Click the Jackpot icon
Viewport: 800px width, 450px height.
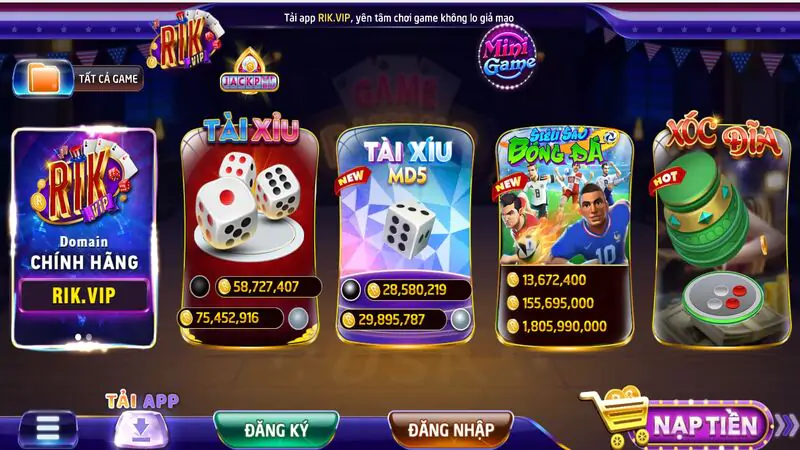click(x=248, y=74)
